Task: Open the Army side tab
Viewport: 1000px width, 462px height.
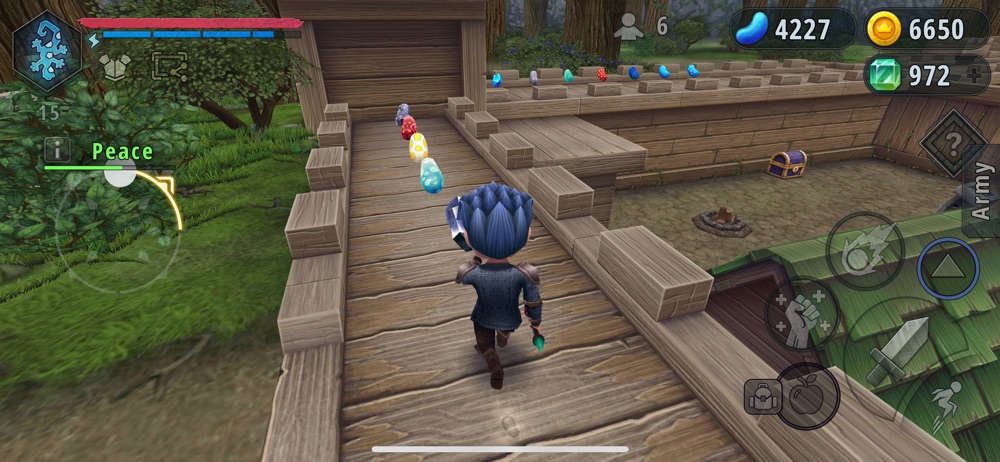Action: (x=983, y=191)
